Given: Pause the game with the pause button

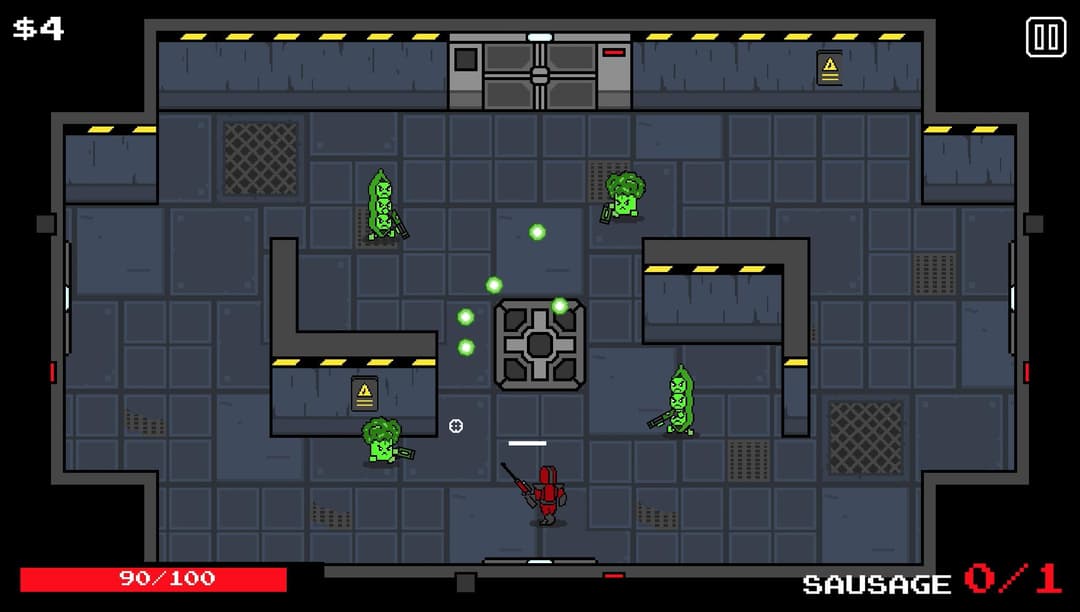Looking at the screenshot, I should tap(1045, 38).
